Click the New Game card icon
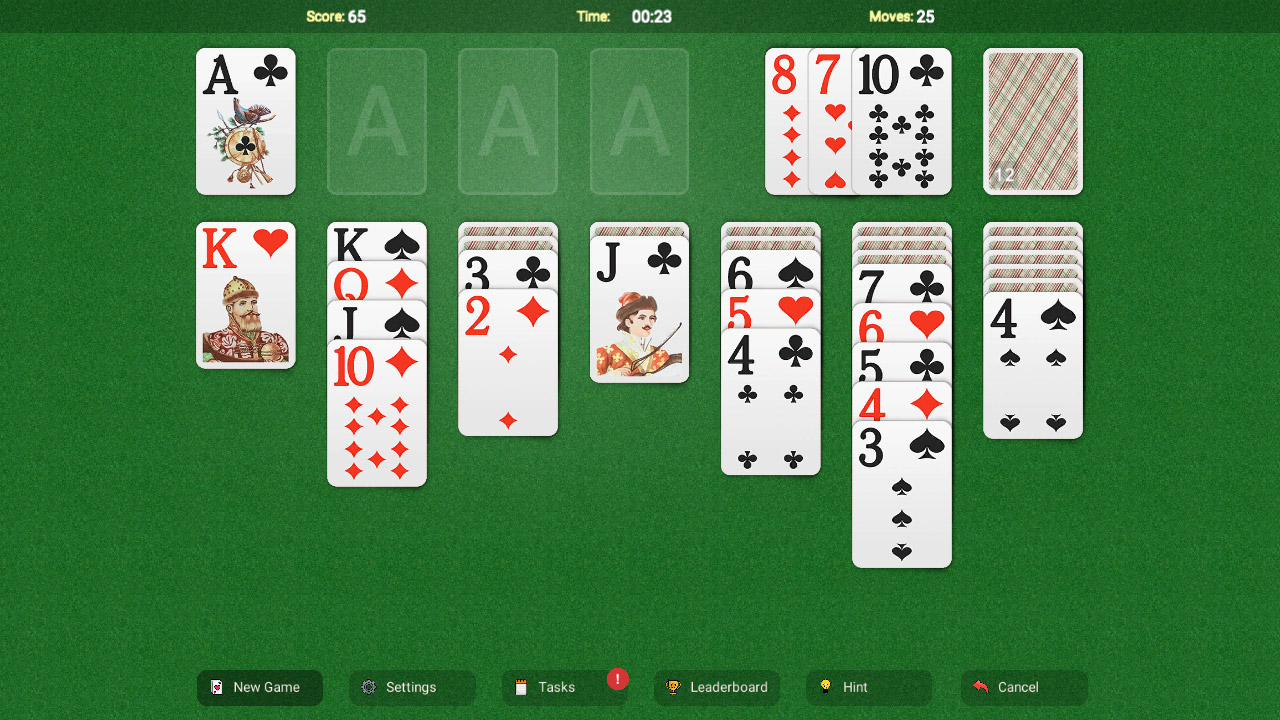 219,687
